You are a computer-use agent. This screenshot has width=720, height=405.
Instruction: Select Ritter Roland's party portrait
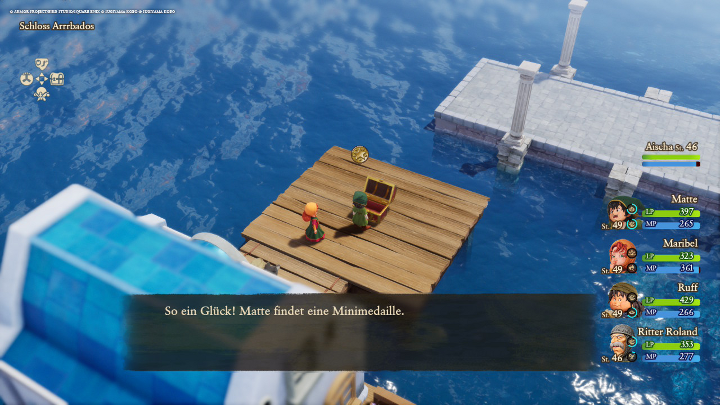617,342
